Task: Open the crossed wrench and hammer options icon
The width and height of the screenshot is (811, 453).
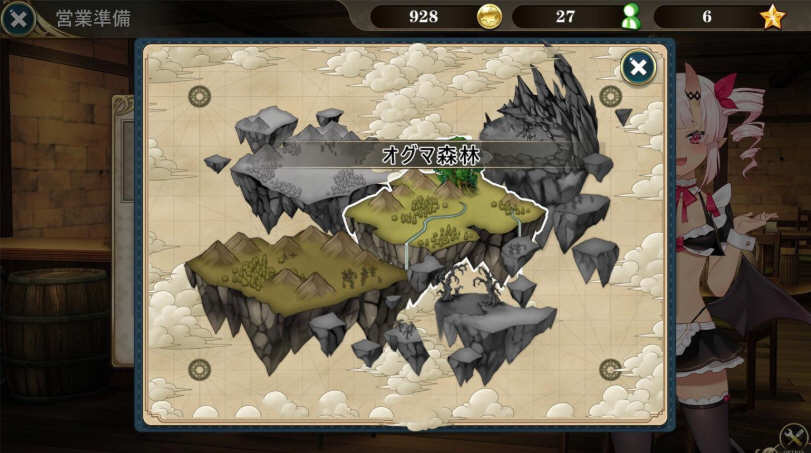Action: click(795, 437)
